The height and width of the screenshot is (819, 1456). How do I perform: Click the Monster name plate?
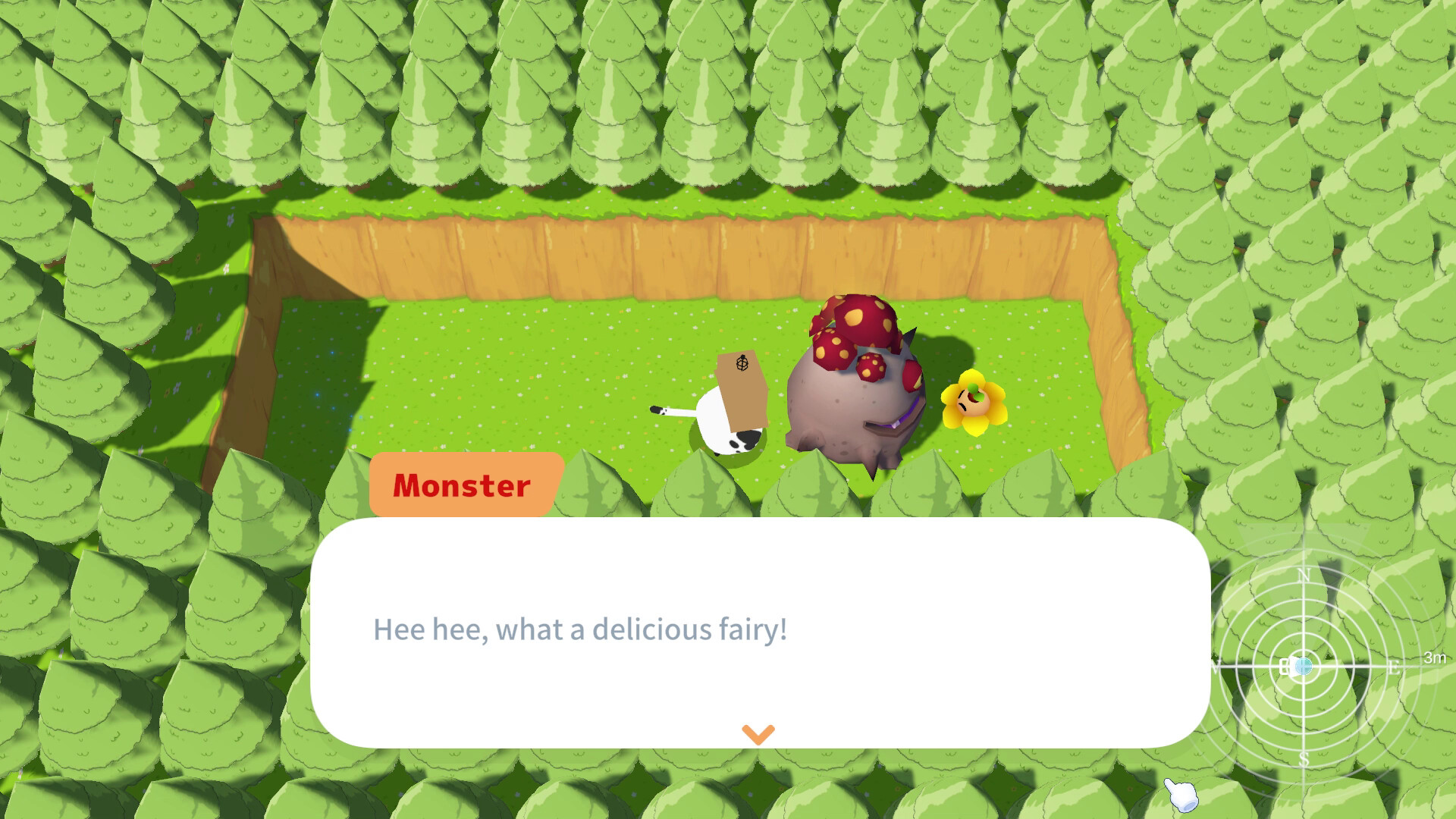(x=462, y=487)
